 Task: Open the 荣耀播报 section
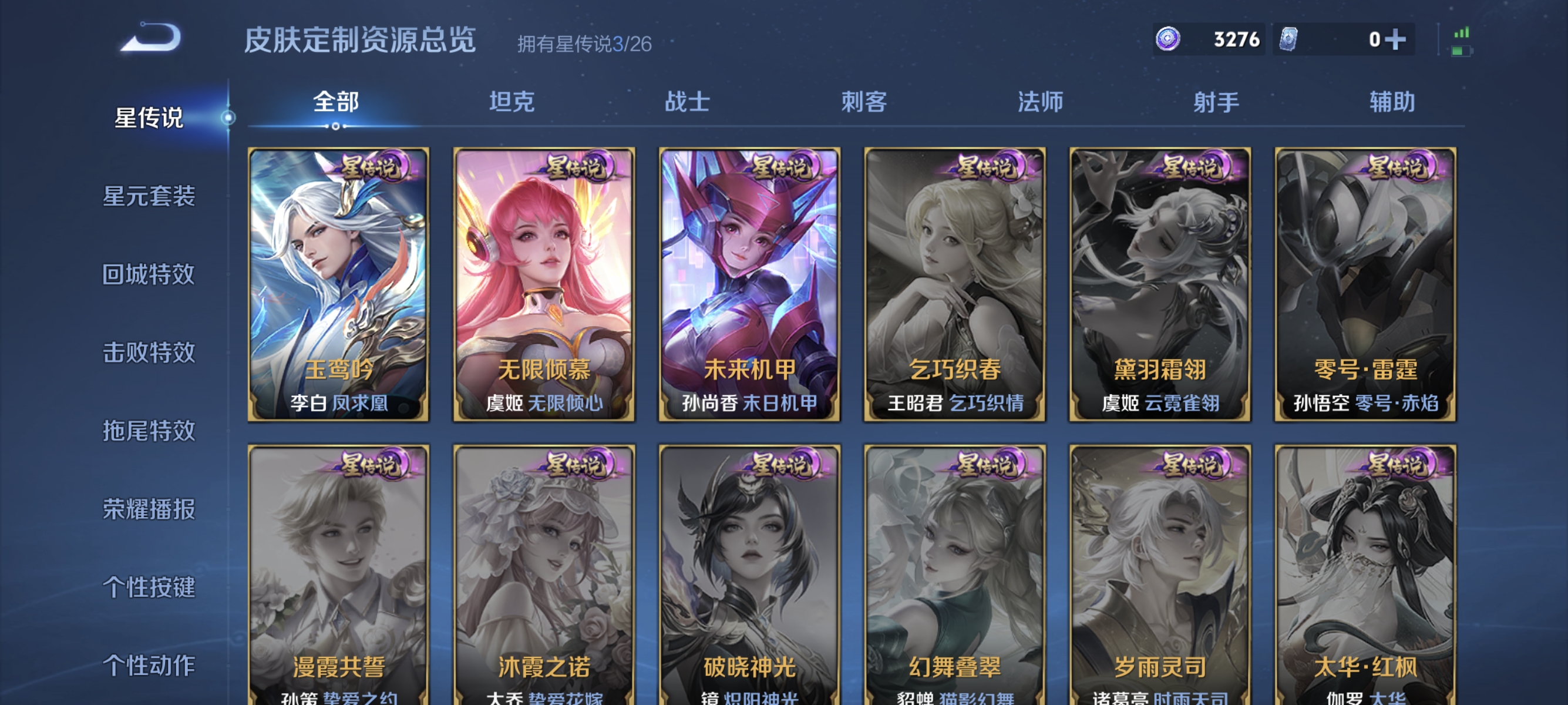click(x=149, y=510)
